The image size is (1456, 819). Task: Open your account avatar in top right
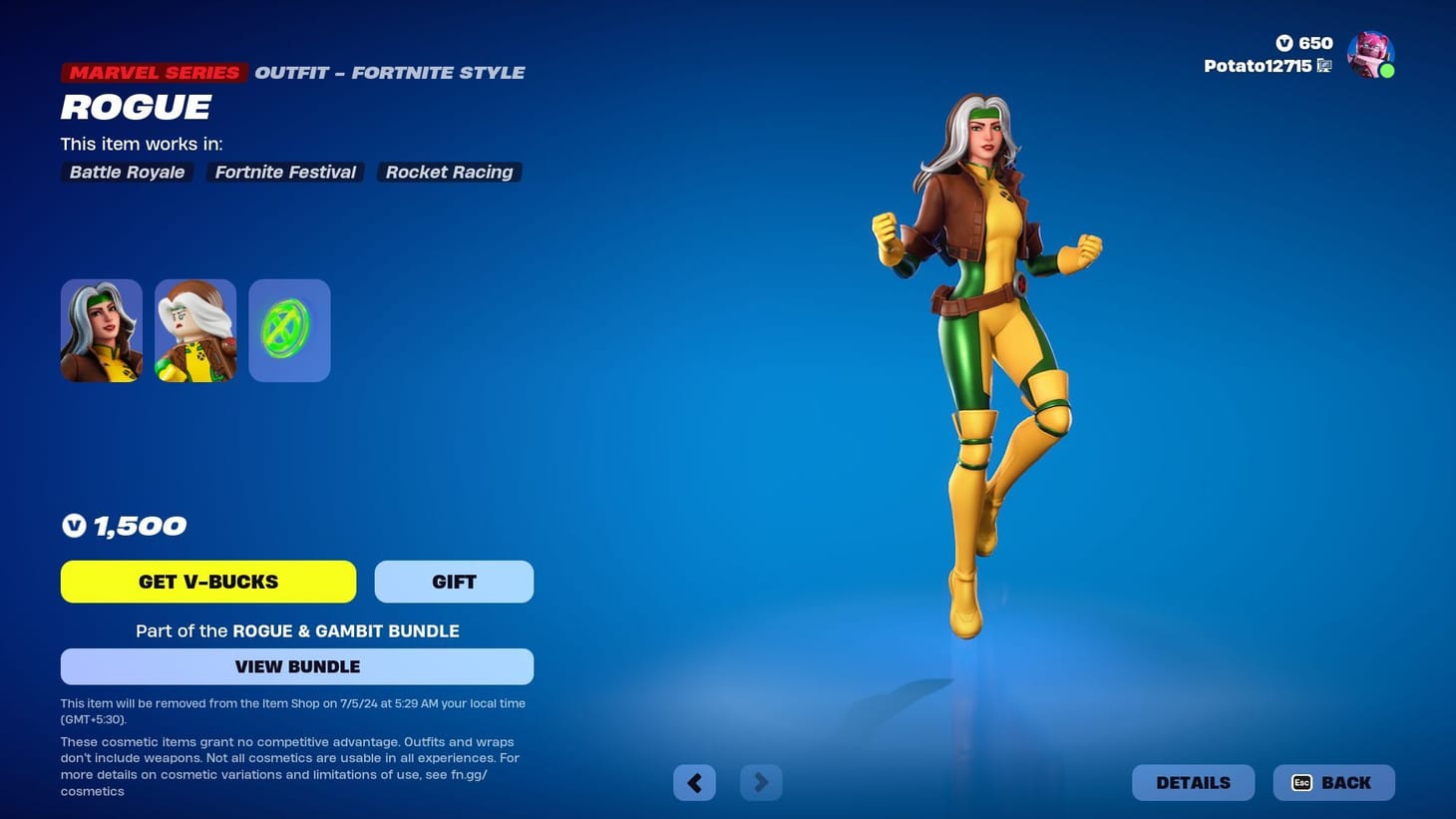1370,54
